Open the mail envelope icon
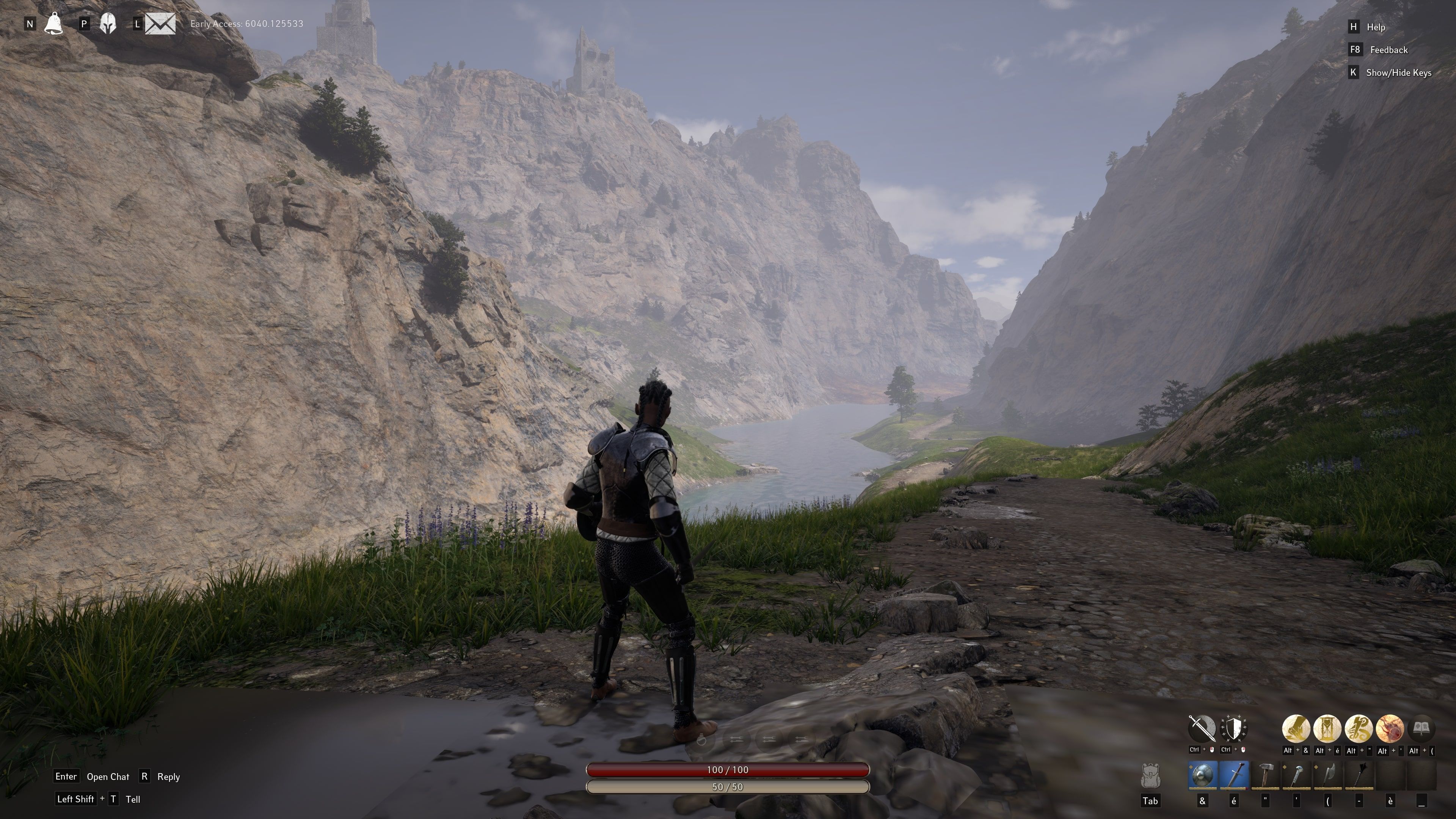This screenshot has height=819, width=1456. click(160, 24)
